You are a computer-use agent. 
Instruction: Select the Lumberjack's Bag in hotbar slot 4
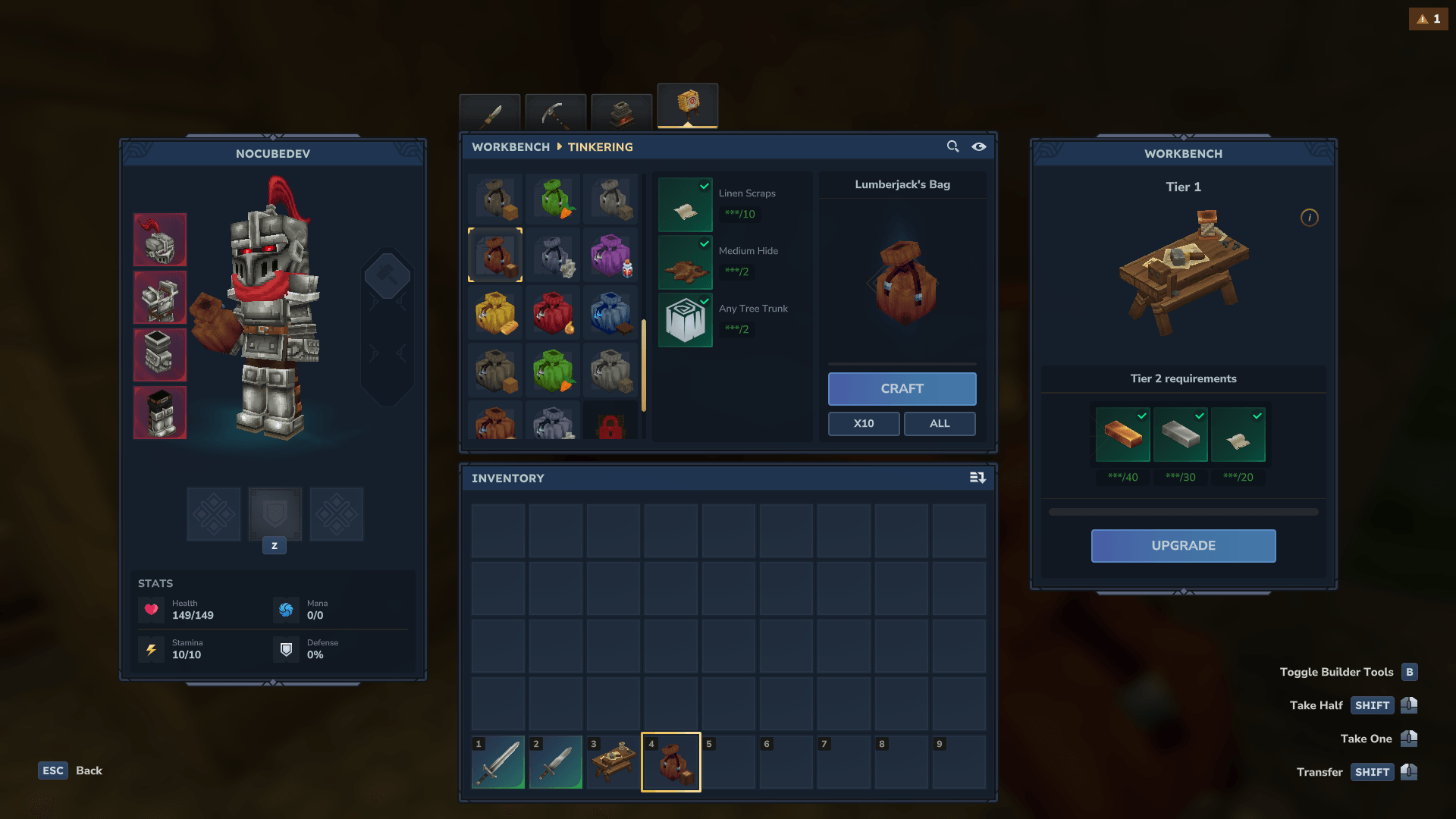point(670,762)
